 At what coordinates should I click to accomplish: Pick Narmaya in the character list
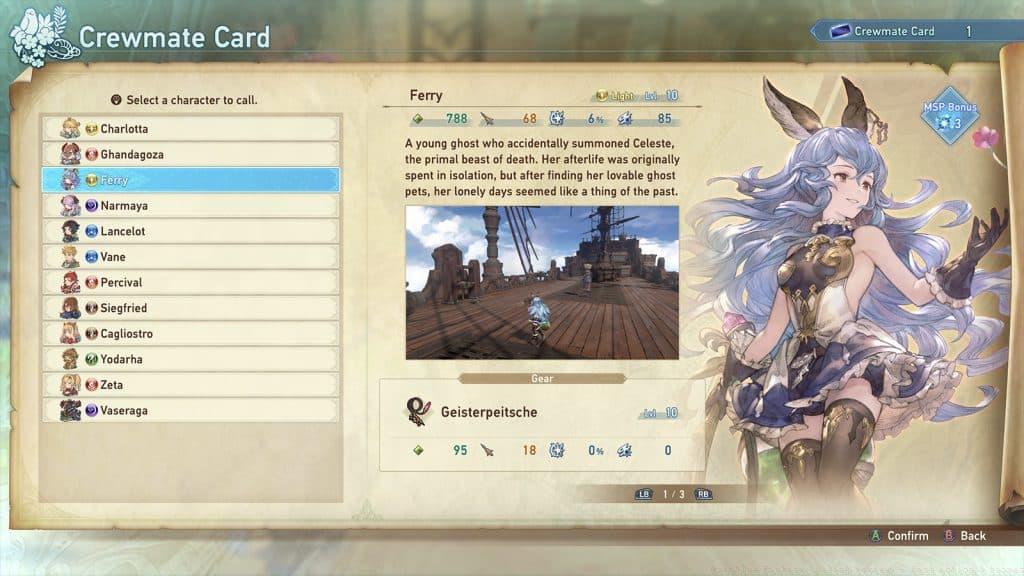tap(190, 206)
